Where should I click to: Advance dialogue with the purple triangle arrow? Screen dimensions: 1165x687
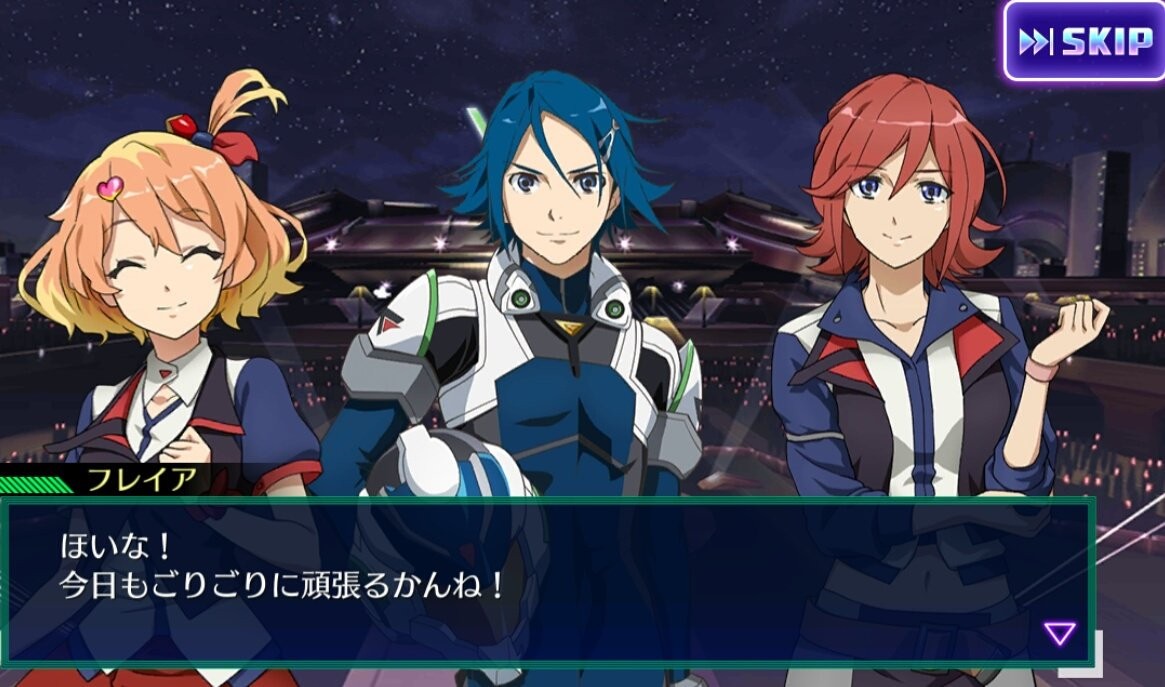click(x=1059, y=633)
